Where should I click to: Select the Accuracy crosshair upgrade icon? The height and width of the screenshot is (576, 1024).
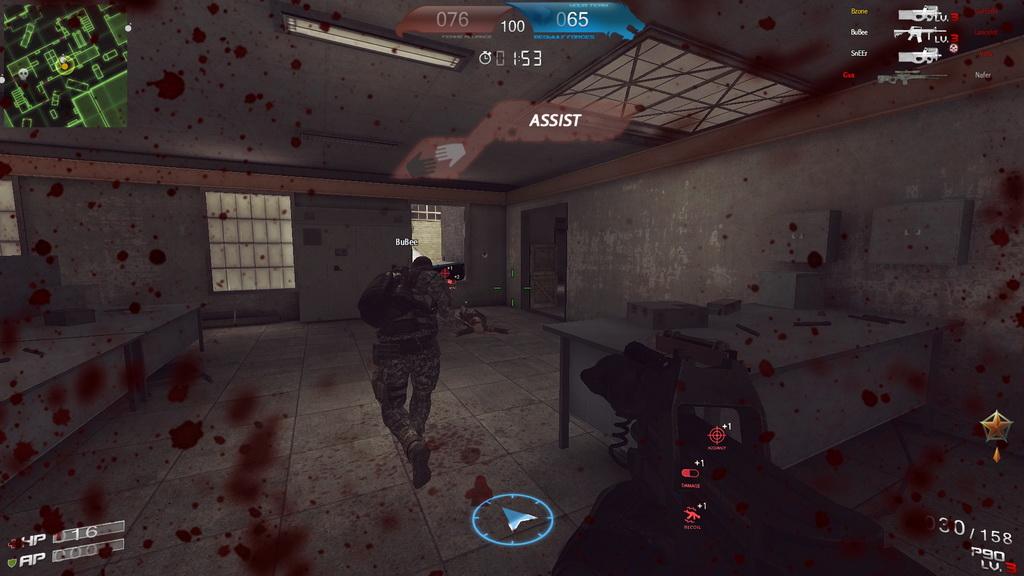[716, 435]
